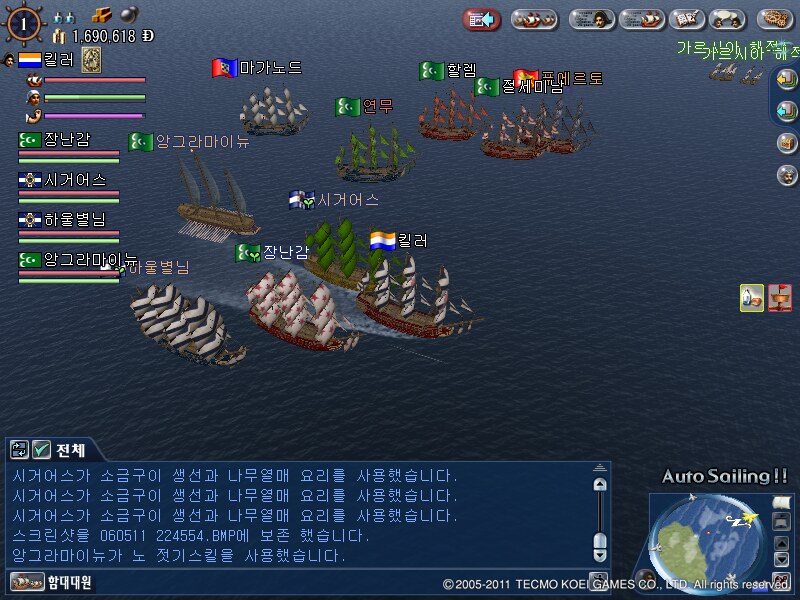800x600 pixels.
Task: Click the yellow arrow button on right panel
Action: [787, 82]
